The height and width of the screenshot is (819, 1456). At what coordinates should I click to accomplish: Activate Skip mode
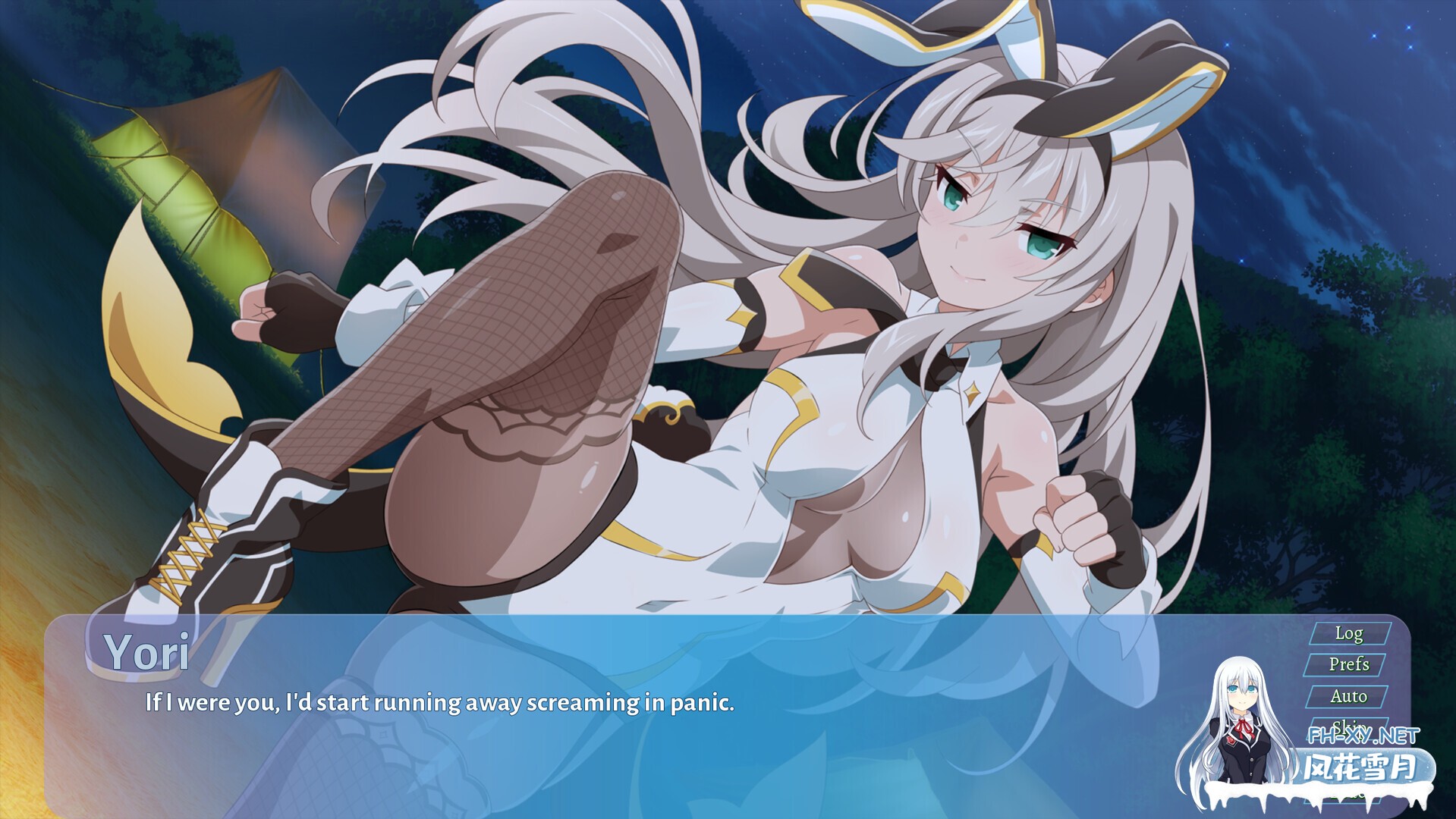pyautogui.click(x=1349, y=726)
